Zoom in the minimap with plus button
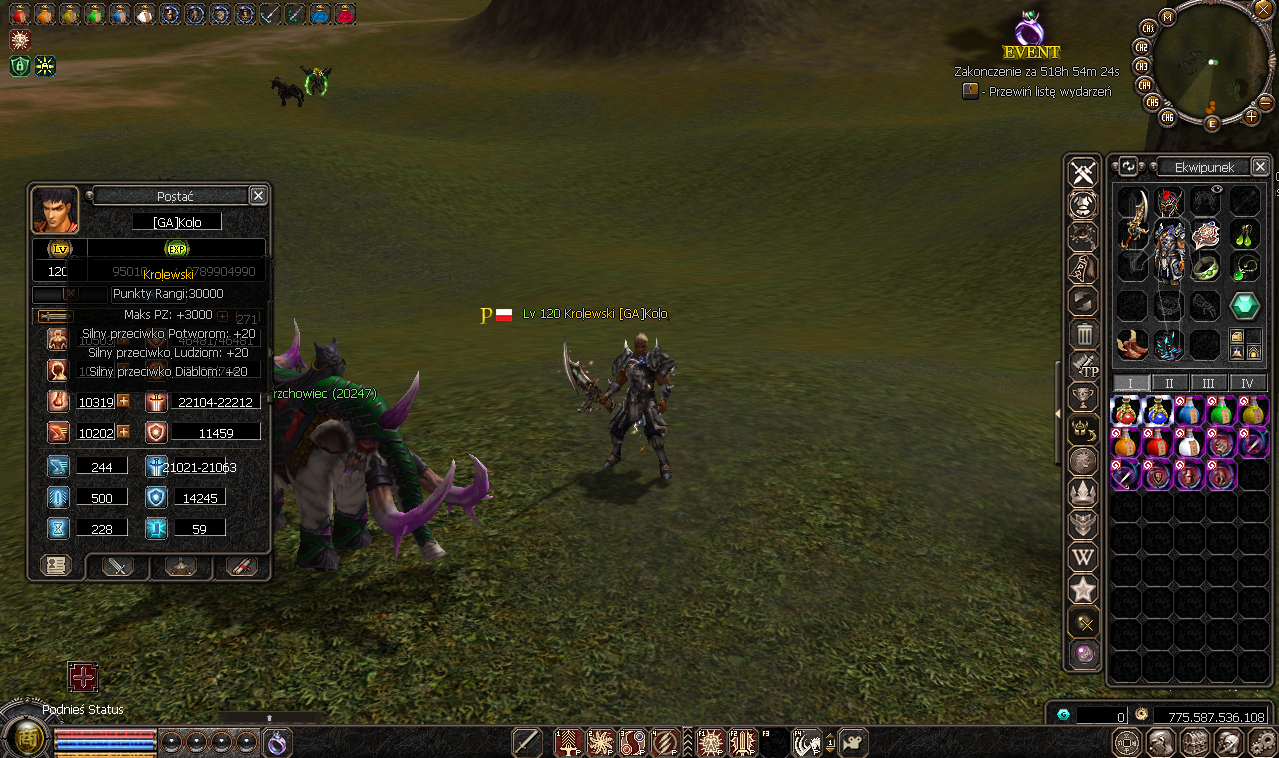The image size is (1279, 758). click(1251, 117)
